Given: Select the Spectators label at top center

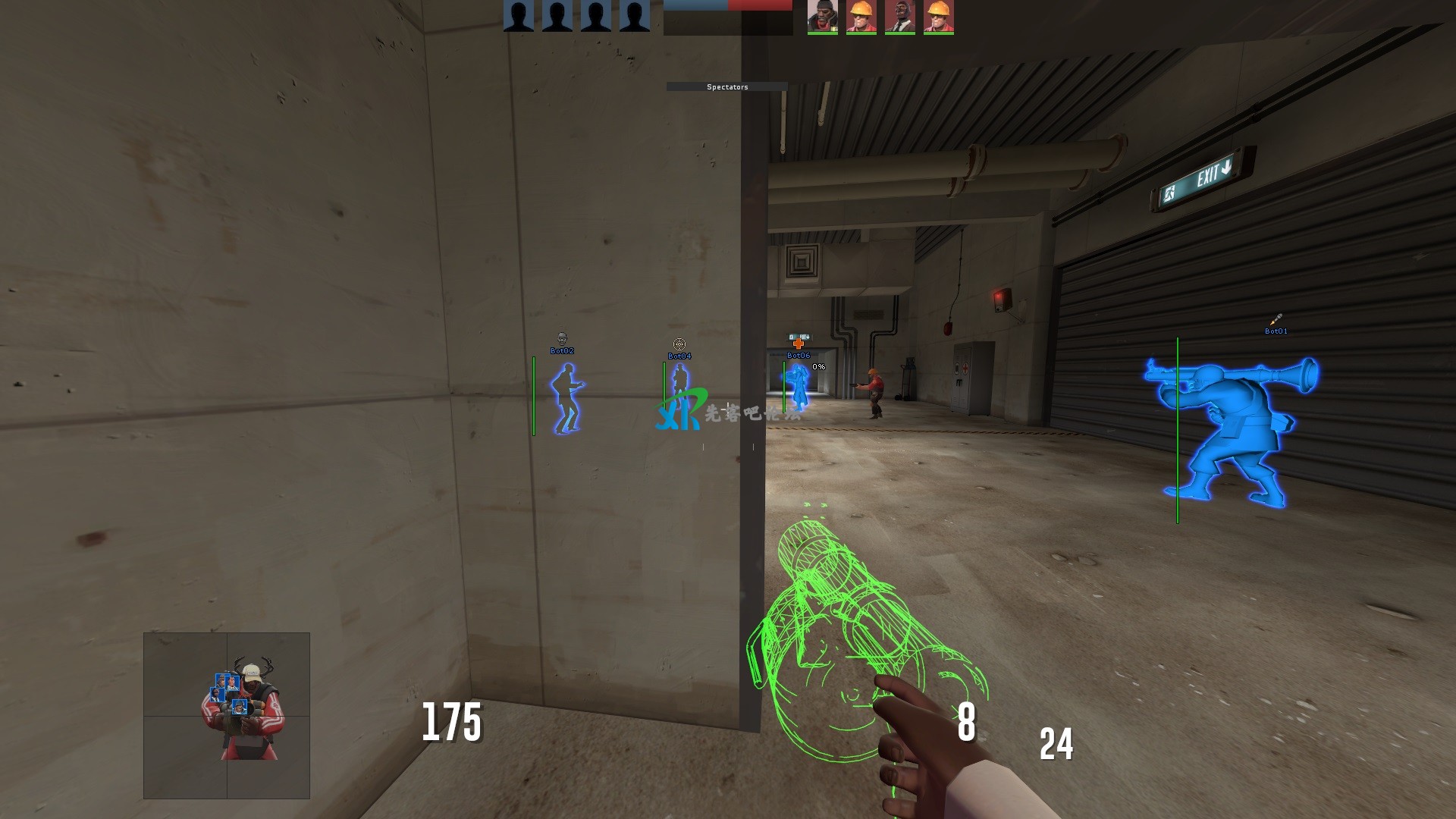Looking at the screenshot, I should pyautogui.click(x=726, y=87).
